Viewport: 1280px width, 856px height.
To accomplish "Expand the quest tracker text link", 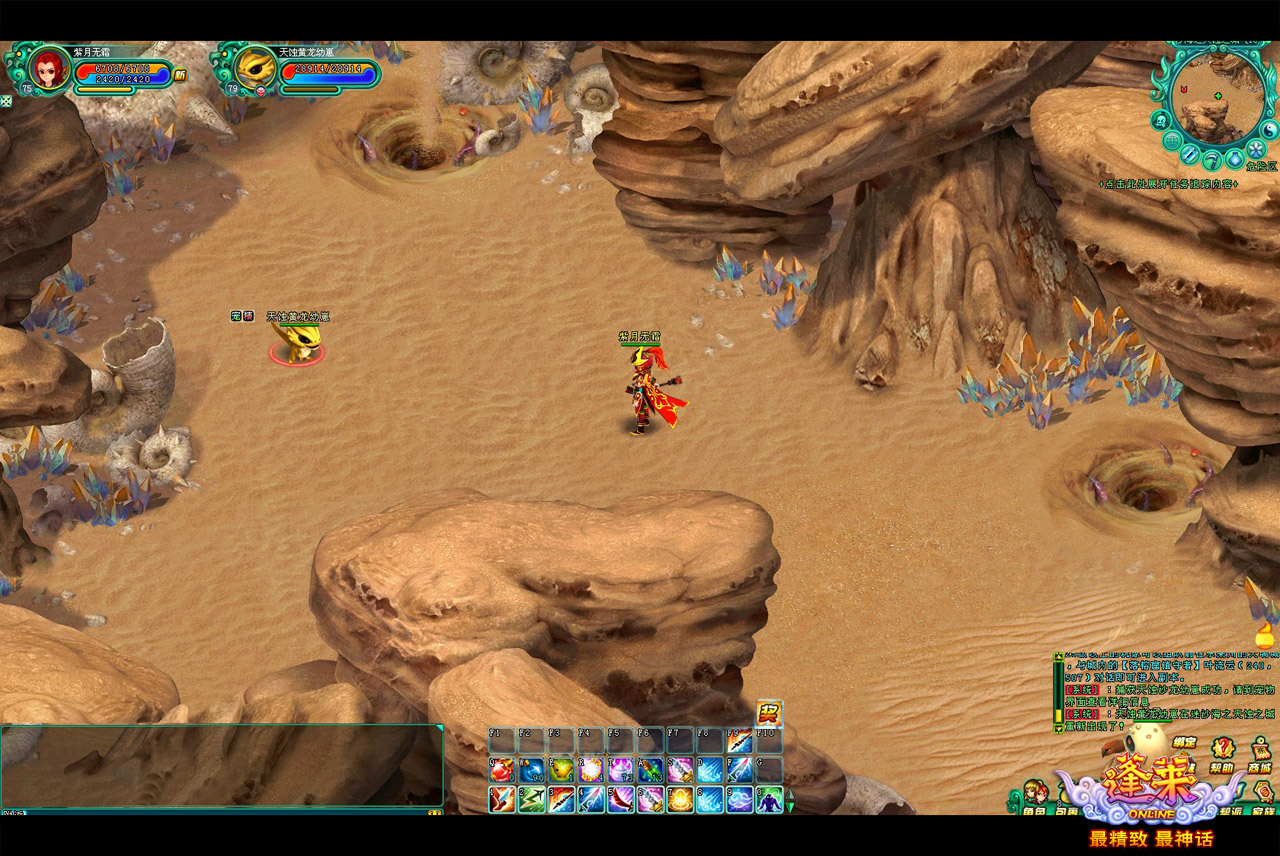I will coord(1168,184).
